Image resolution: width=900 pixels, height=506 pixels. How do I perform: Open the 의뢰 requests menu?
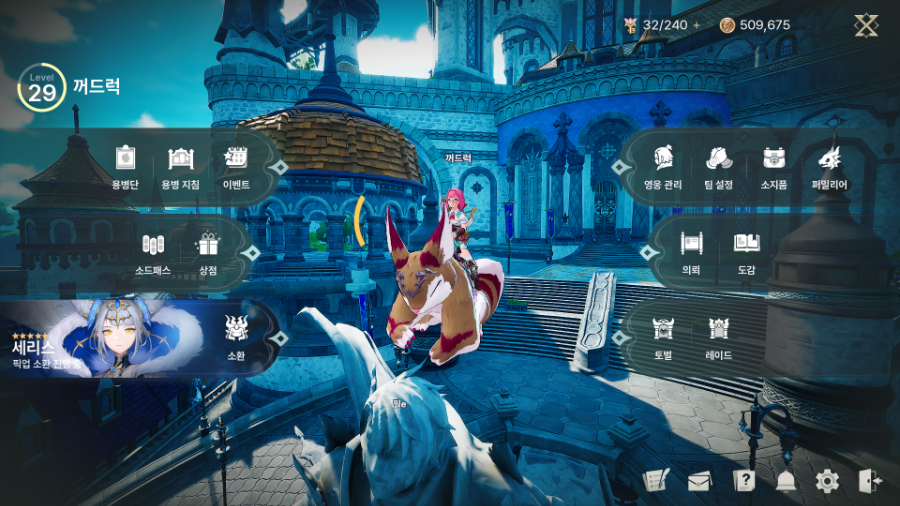690,250
